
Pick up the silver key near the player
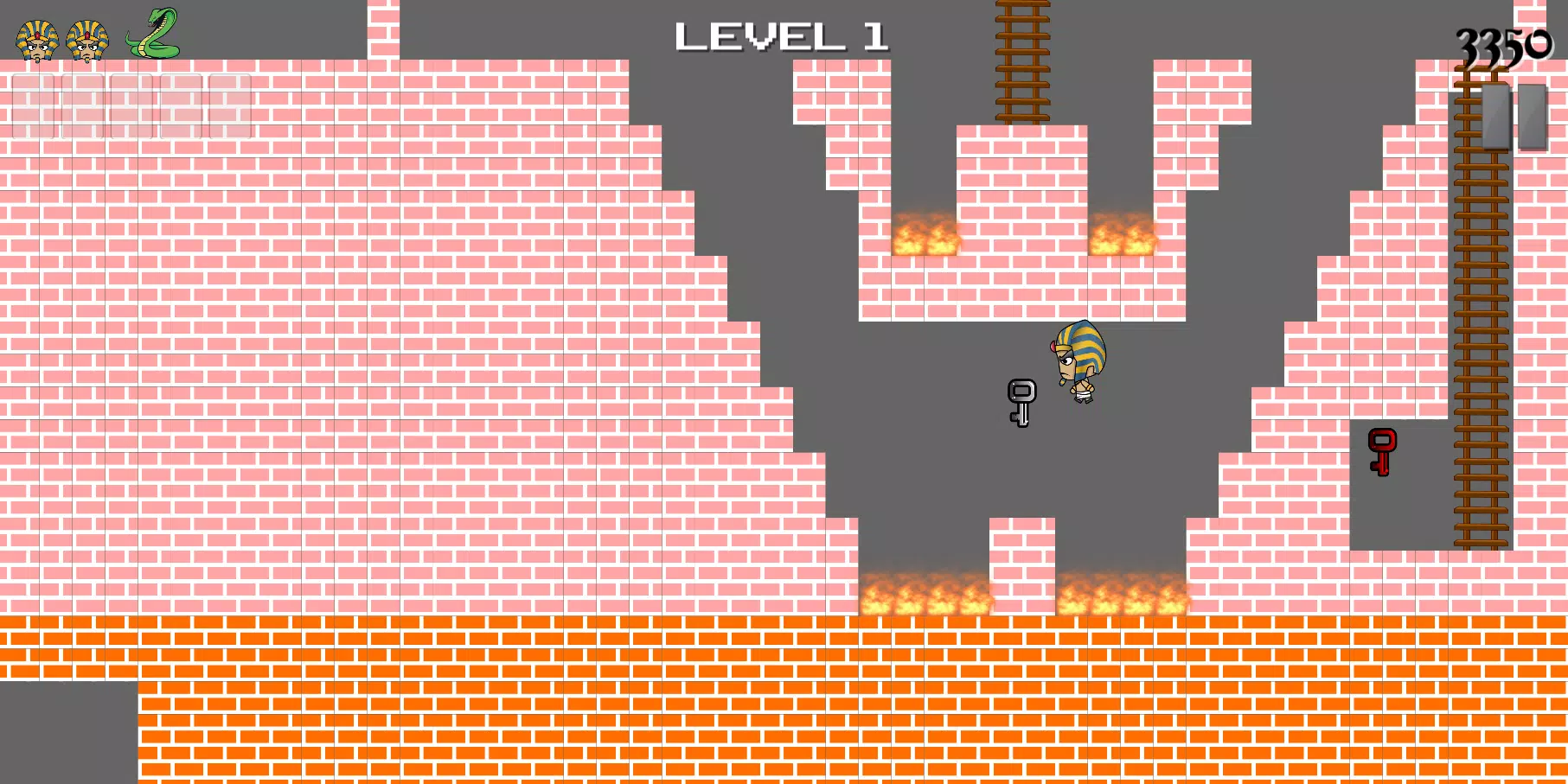coord(1021,402)
